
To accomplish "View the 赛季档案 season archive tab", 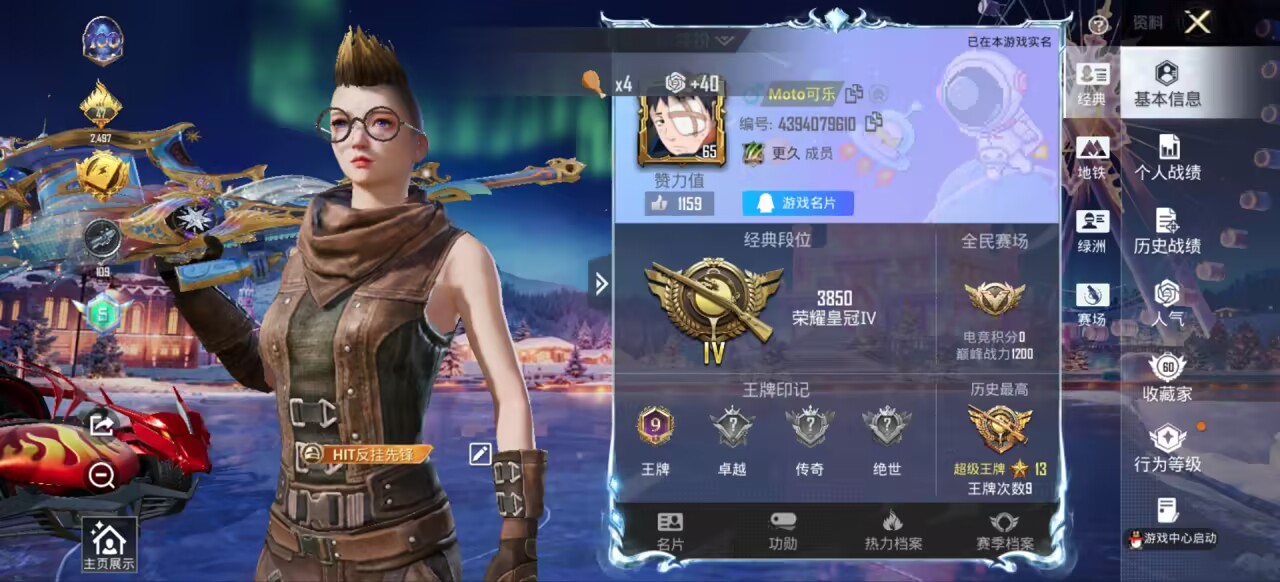I will (1004, 531).
